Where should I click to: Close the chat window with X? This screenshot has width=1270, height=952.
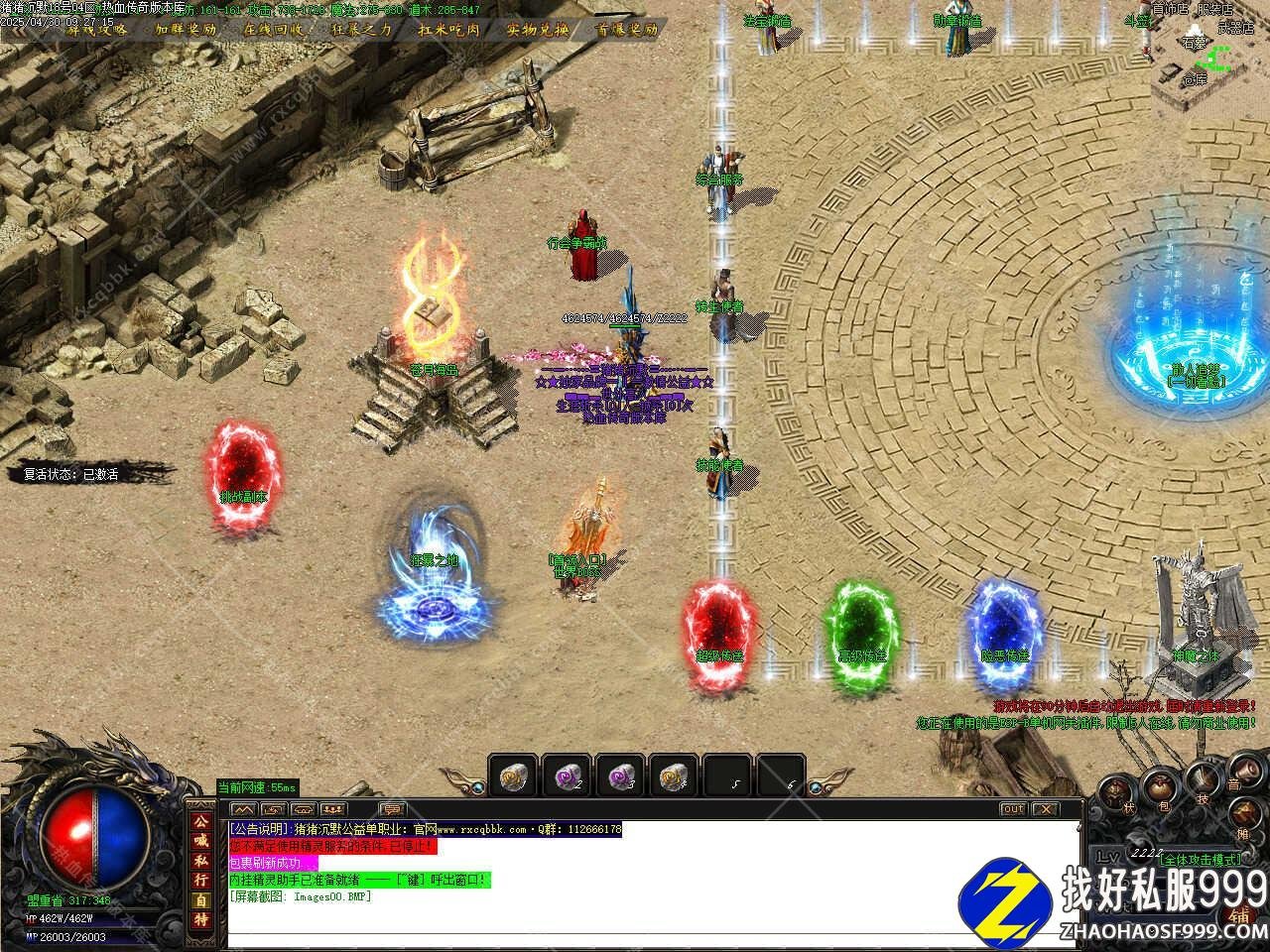pos(1045,809)
